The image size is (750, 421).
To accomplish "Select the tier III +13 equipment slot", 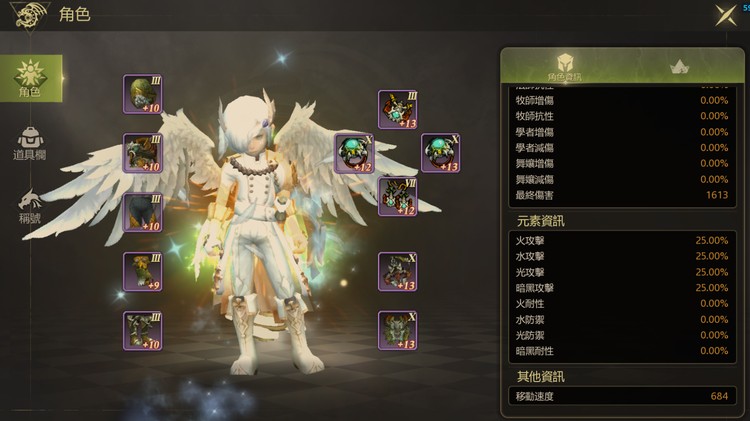I will point(397,109).
